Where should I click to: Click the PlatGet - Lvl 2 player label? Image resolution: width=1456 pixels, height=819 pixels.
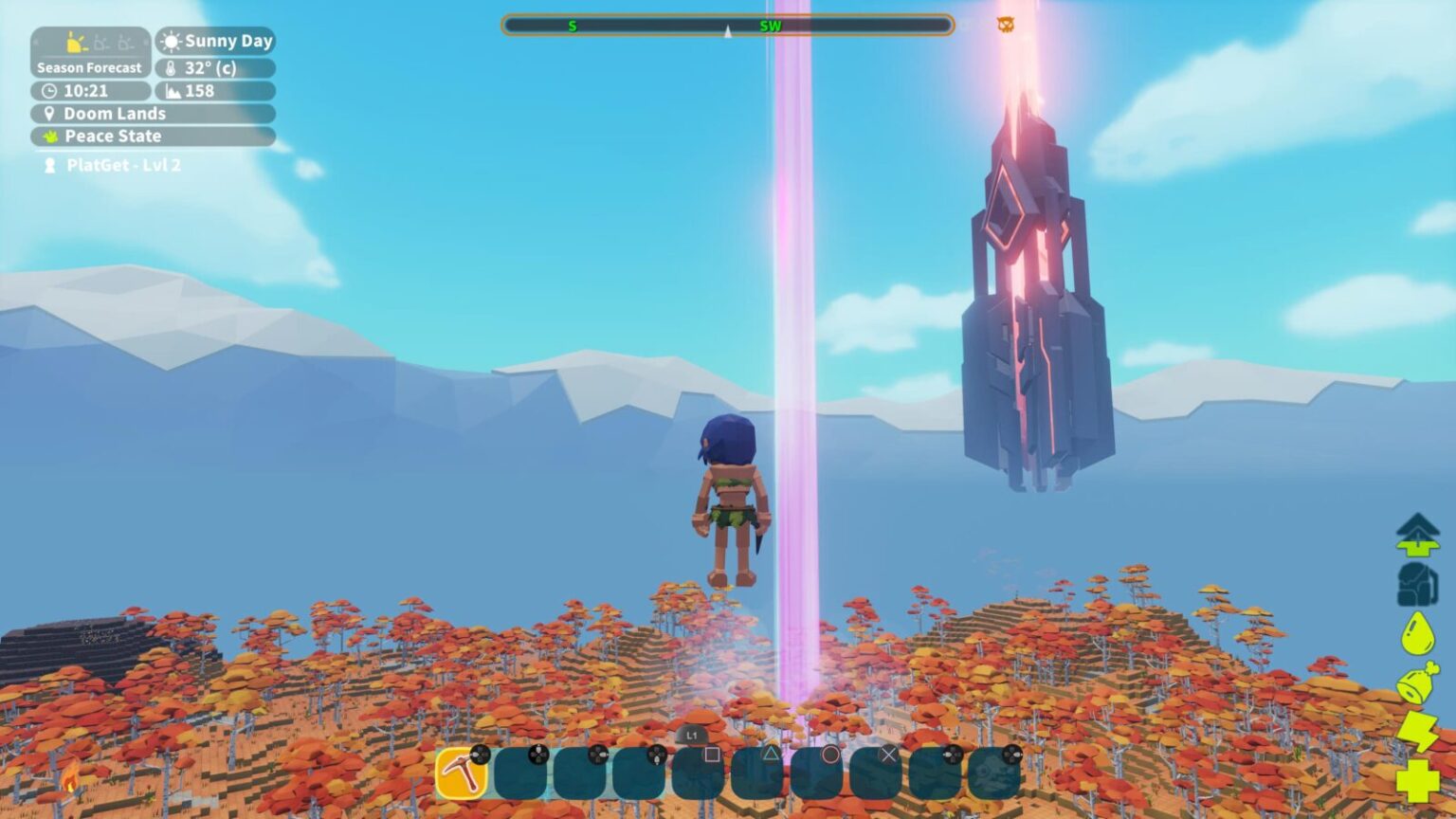click(117, 164)
